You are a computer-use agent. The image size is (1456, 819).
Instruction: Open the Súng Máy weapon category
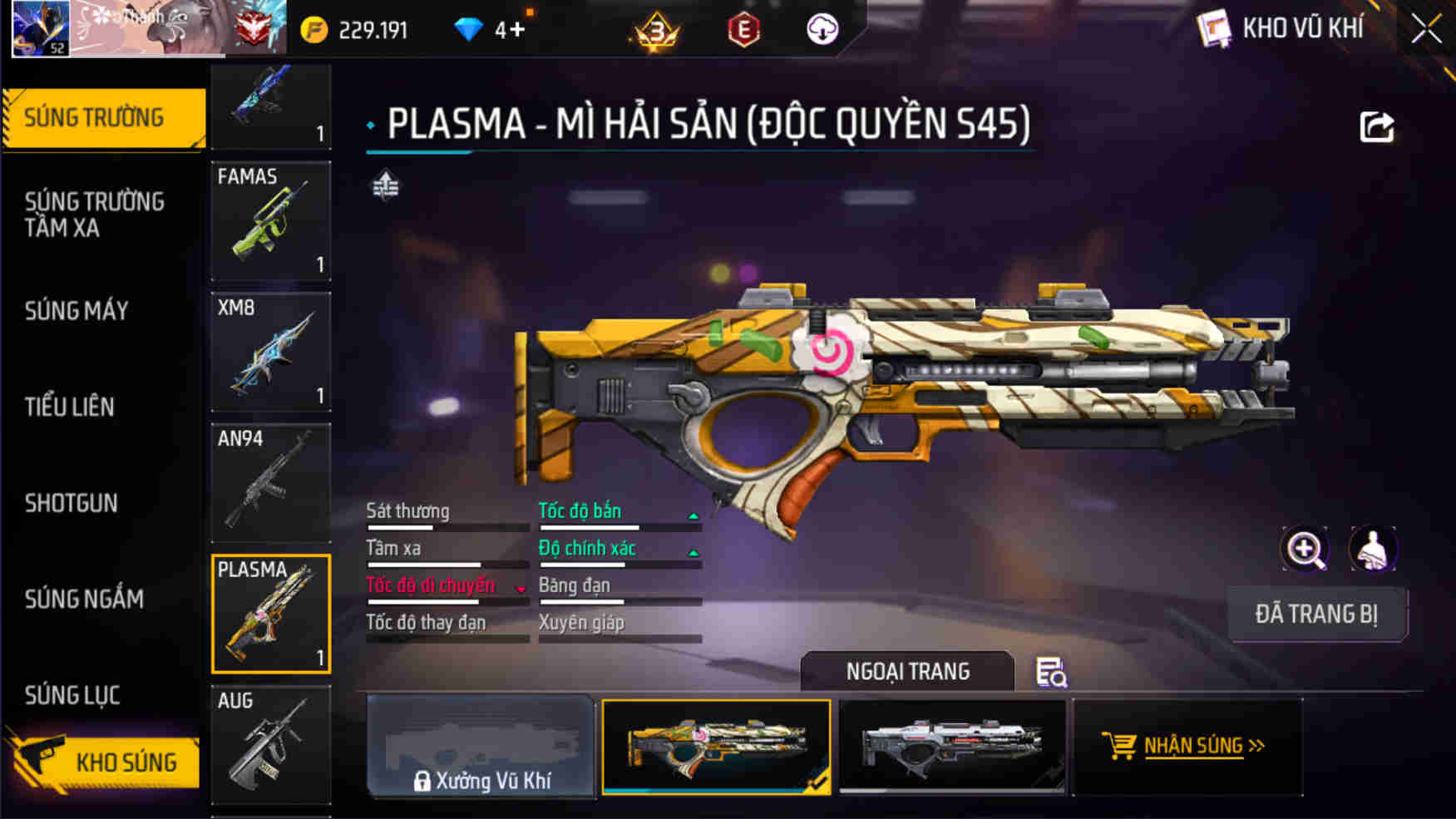pos(77,311)
